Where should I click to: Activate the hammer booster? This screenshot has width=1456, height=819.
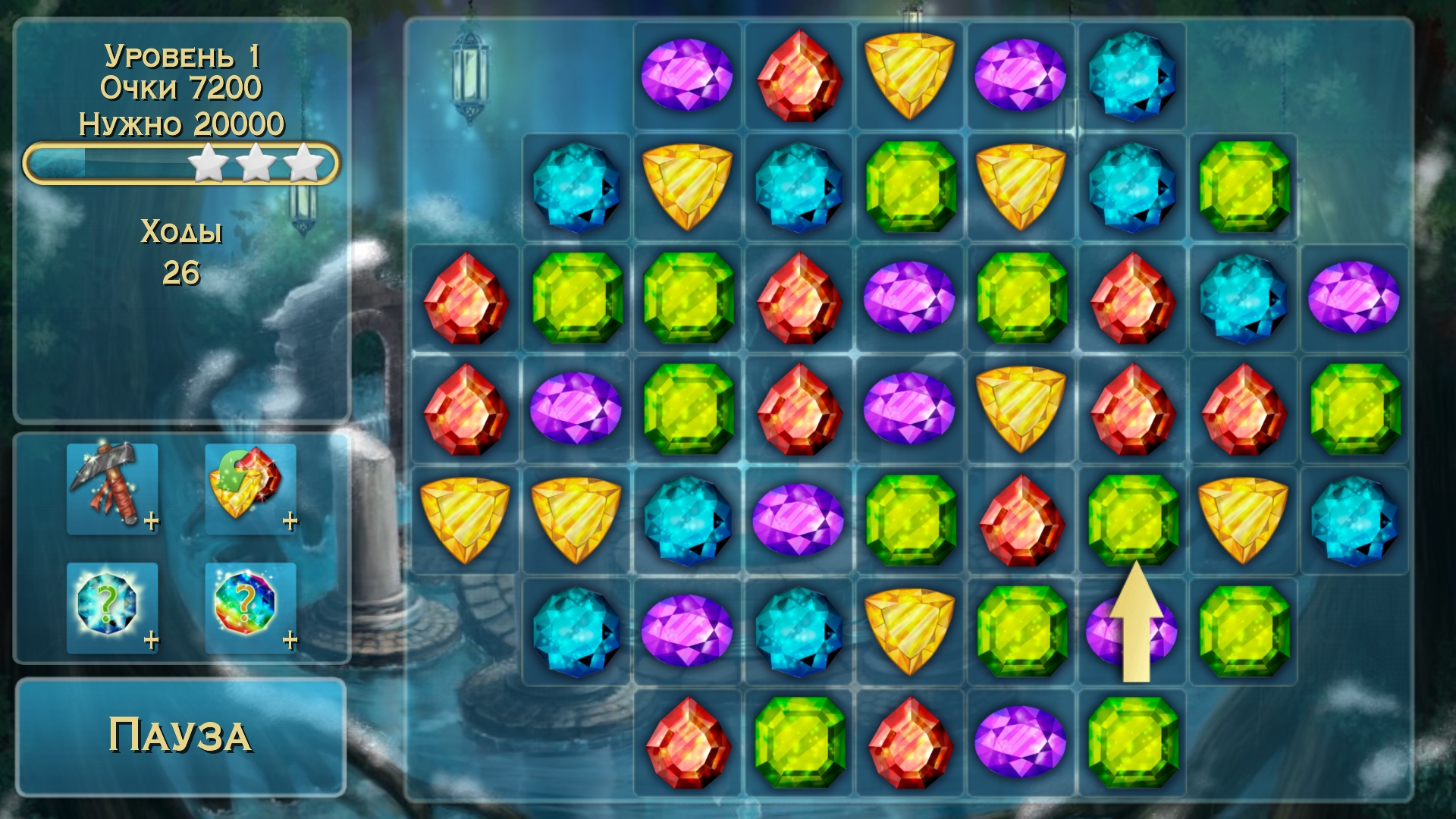tap(112, 489)
